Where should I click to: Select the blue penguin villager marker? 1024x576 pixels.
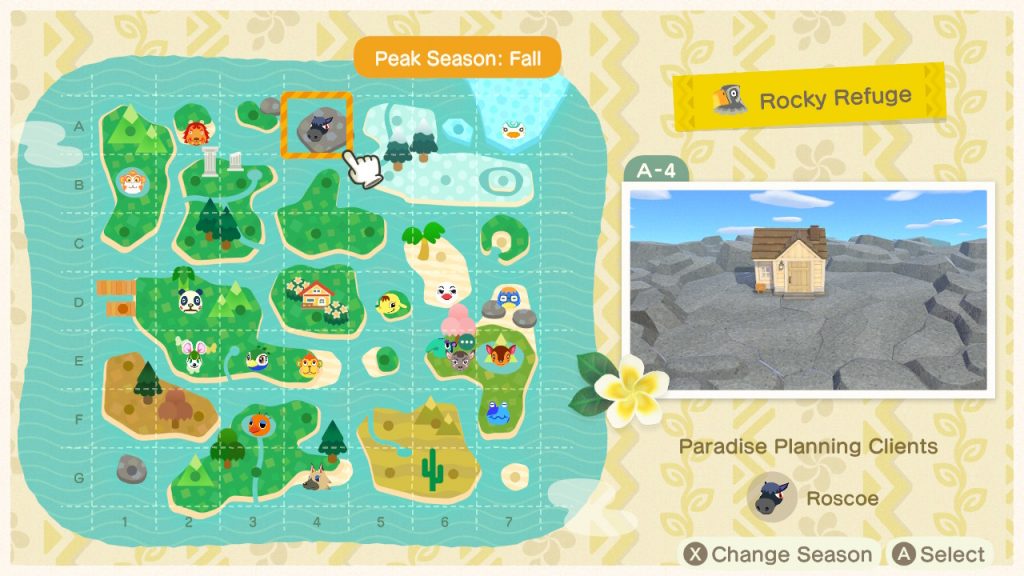coord(509,297)
